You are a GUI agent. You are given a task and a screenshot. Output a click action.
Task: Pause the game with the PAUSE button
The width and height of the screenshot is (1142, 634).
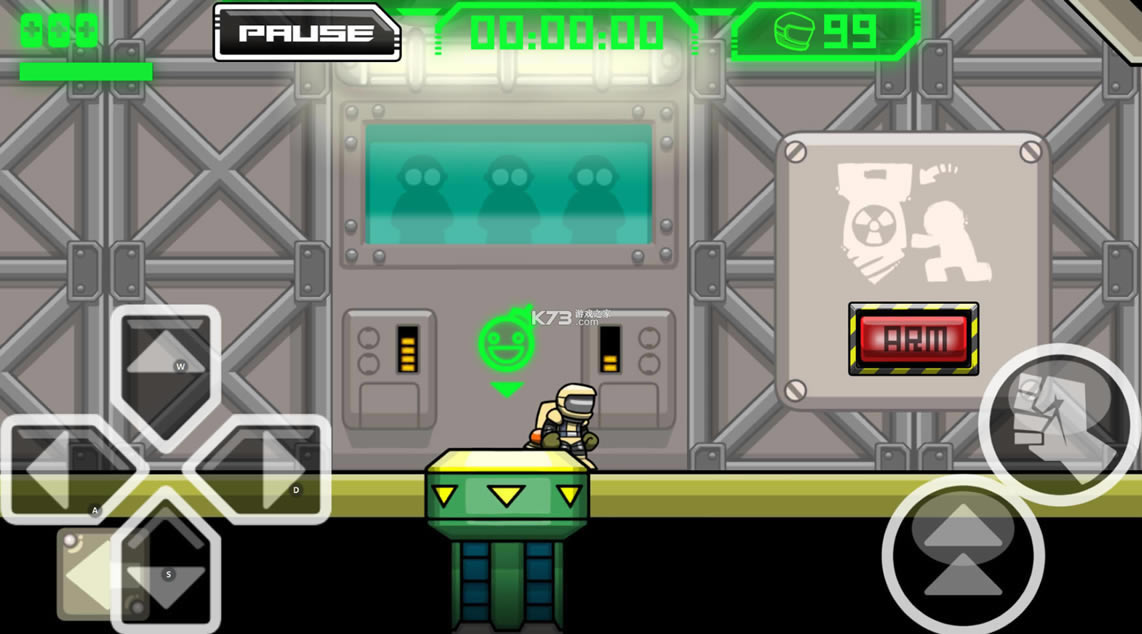pos(306,33)
